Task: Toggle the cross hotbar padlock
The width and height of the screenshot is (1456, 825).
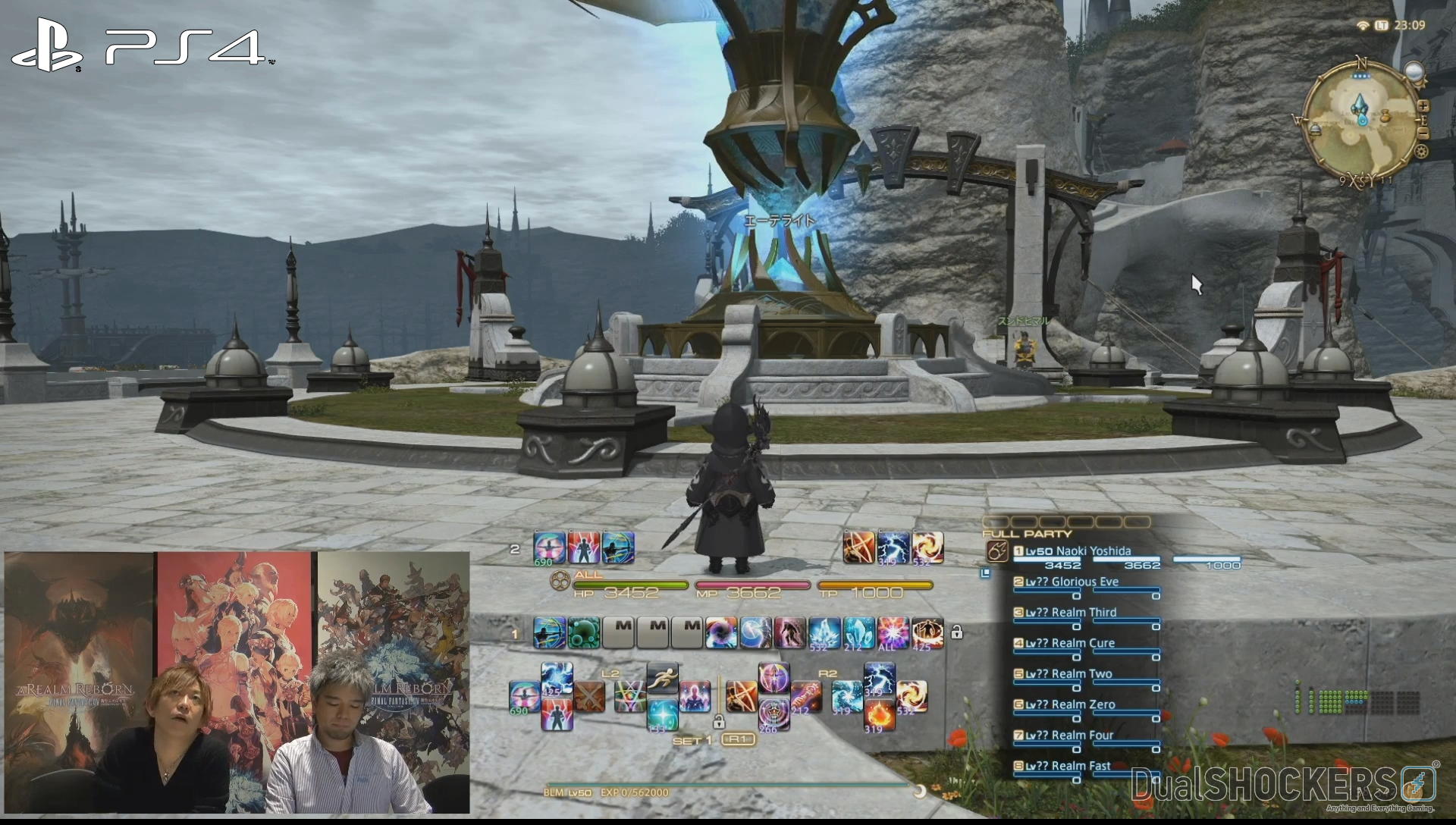Action: (718, 721)
